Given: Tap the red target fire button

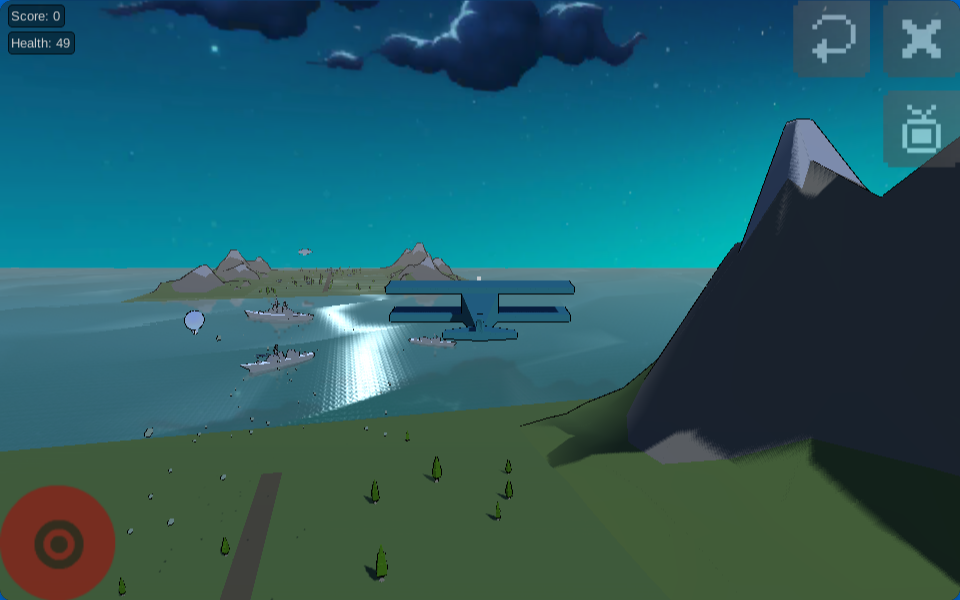Looking at the screenshot, I should point(57,543).
